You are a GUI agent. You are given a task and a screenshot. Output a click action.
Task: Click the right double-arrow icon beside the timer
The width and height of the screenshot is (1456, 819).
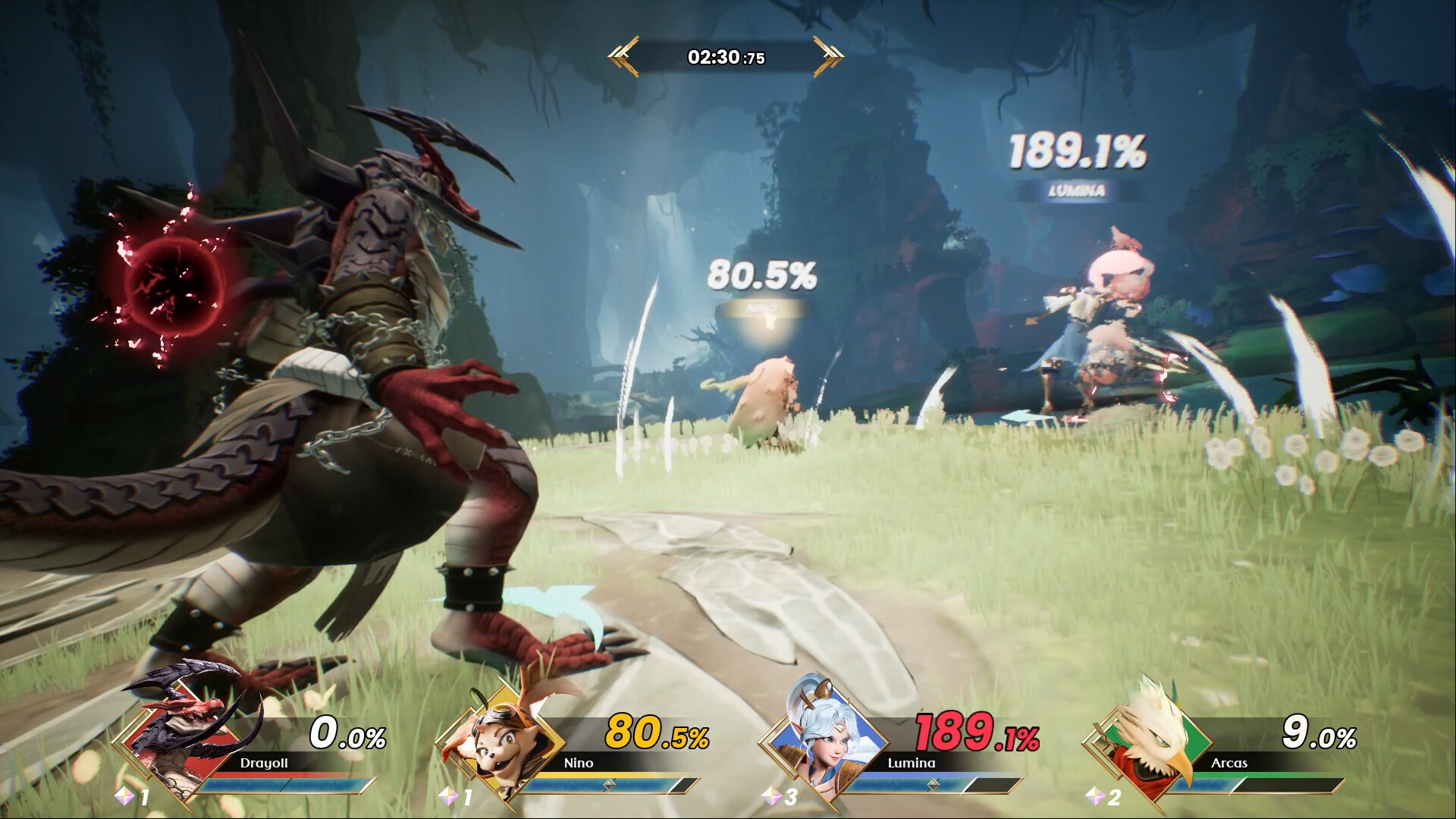click(829, 55)
